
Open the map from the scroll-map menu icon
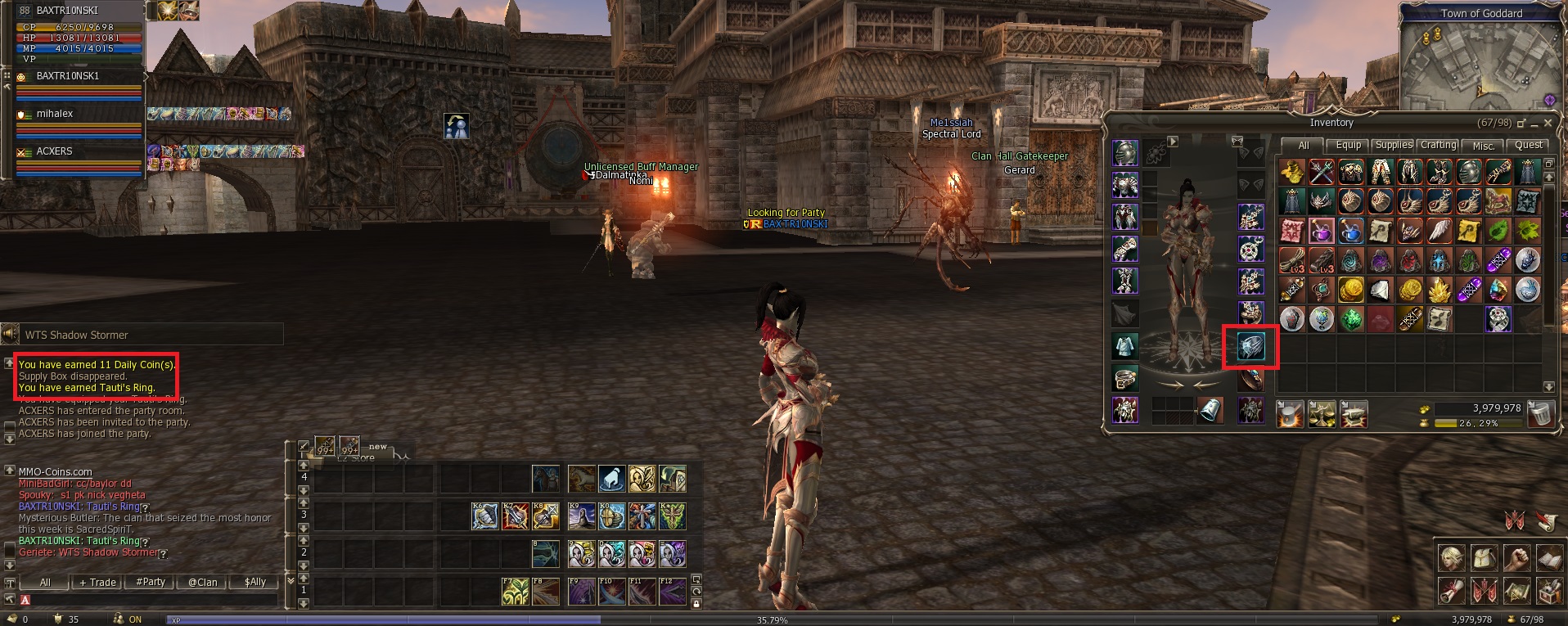pos(1516,590)
